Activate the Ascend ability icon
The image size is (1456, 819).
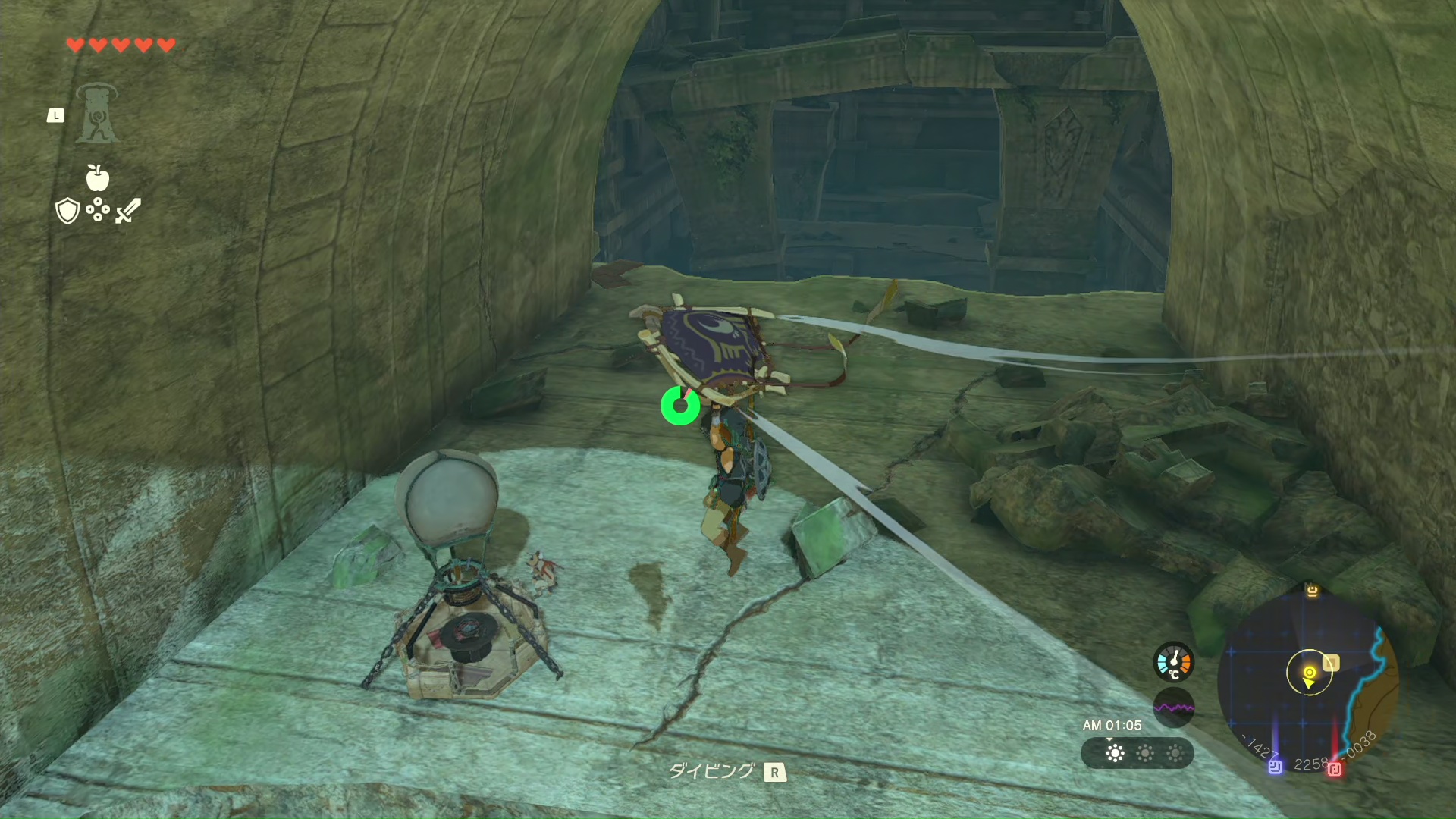point(97,114)
